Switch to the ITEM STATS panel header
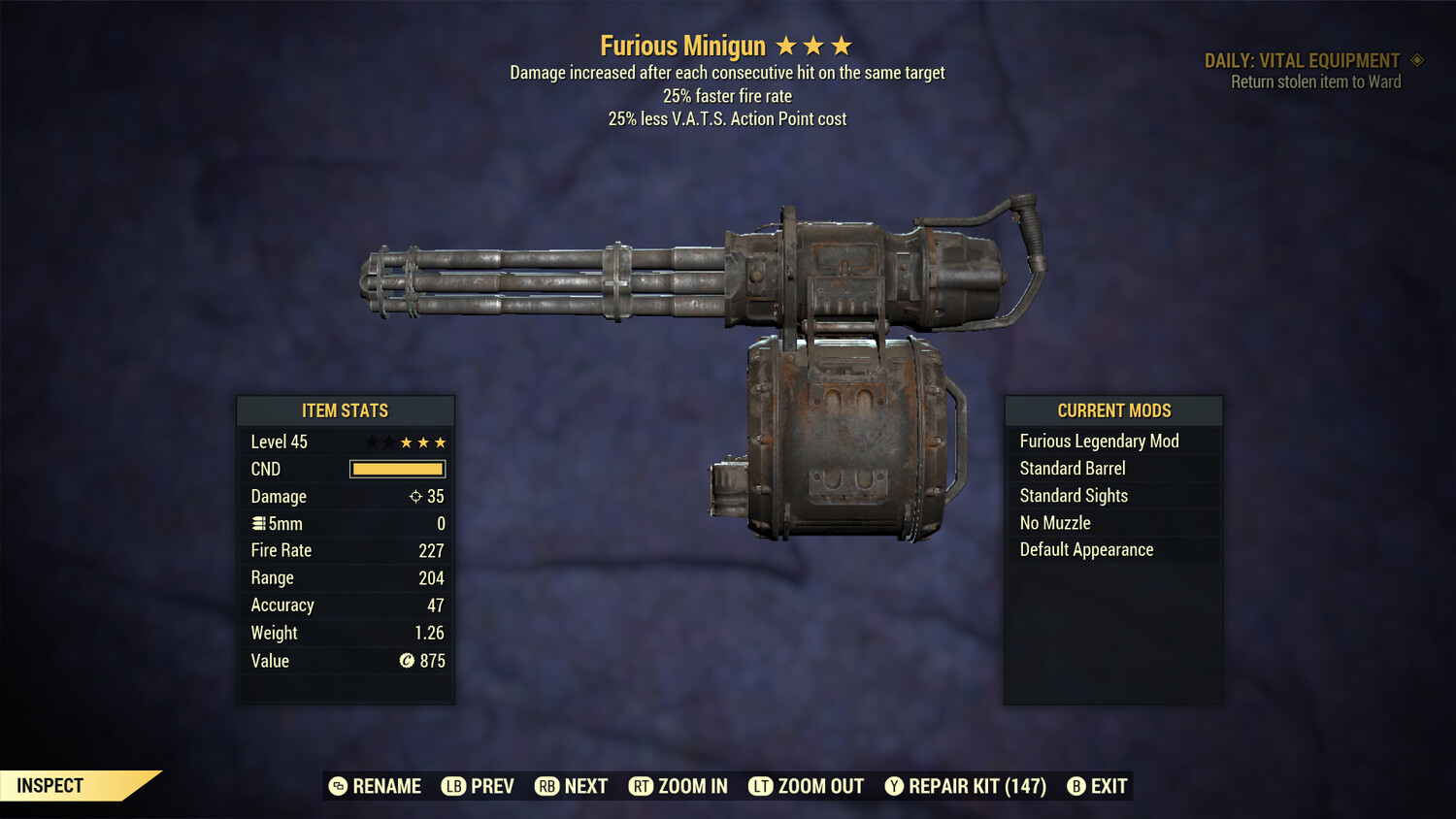Viewport: 1456px width, 819px height. 346,410
